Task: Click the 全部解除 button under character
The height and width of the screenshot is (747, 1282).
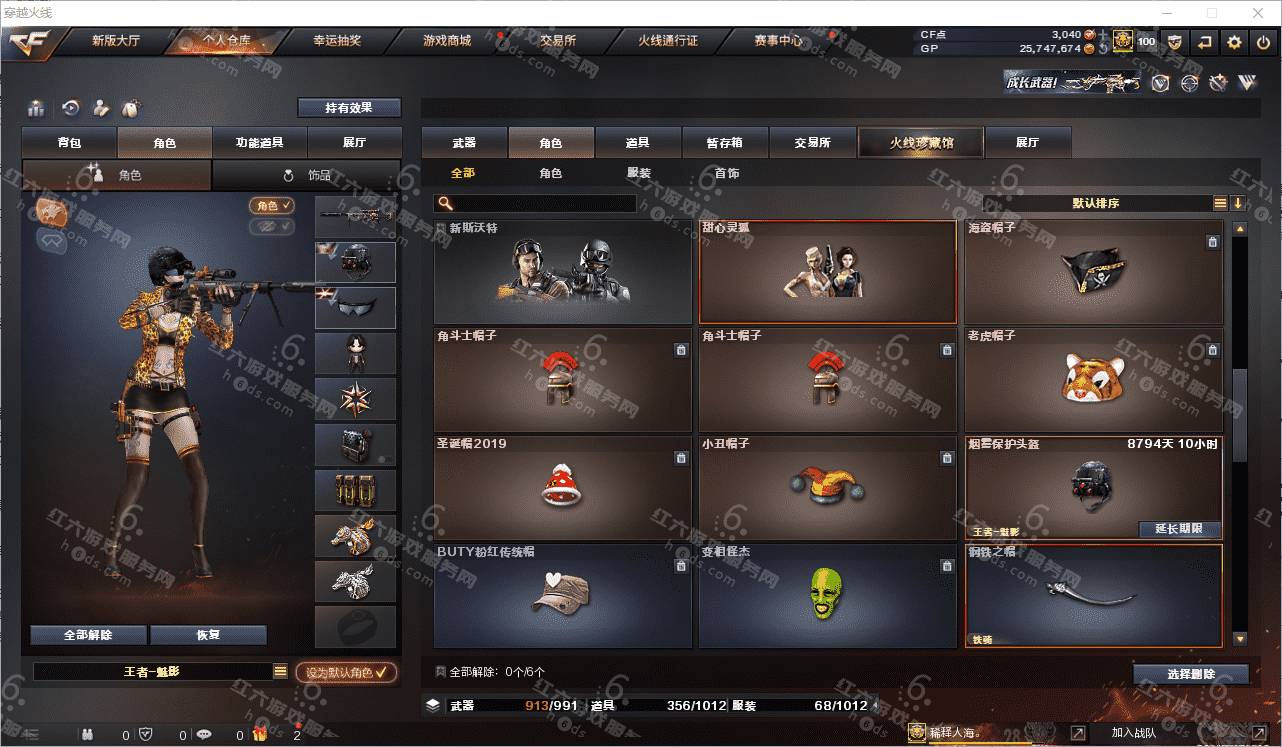Action: (x=88, y=635)
